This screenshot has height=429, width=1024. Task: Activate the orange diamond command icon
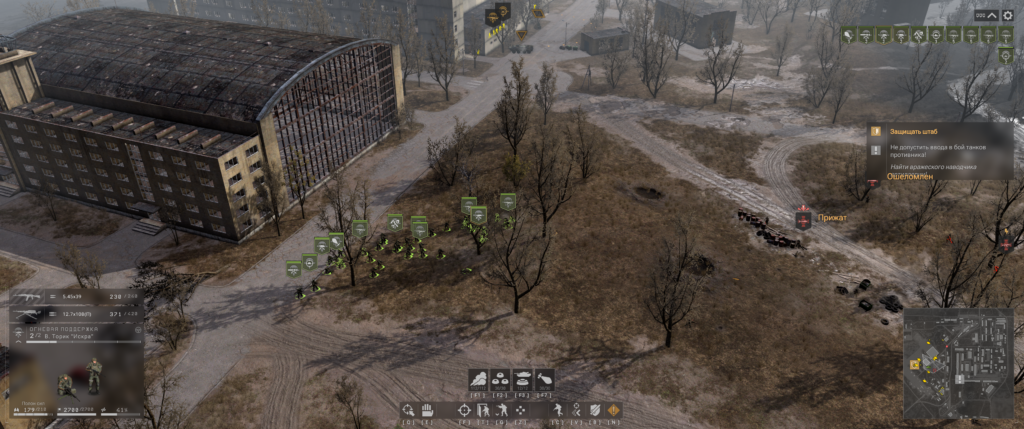pyautogui.click(x=612, y=410)
